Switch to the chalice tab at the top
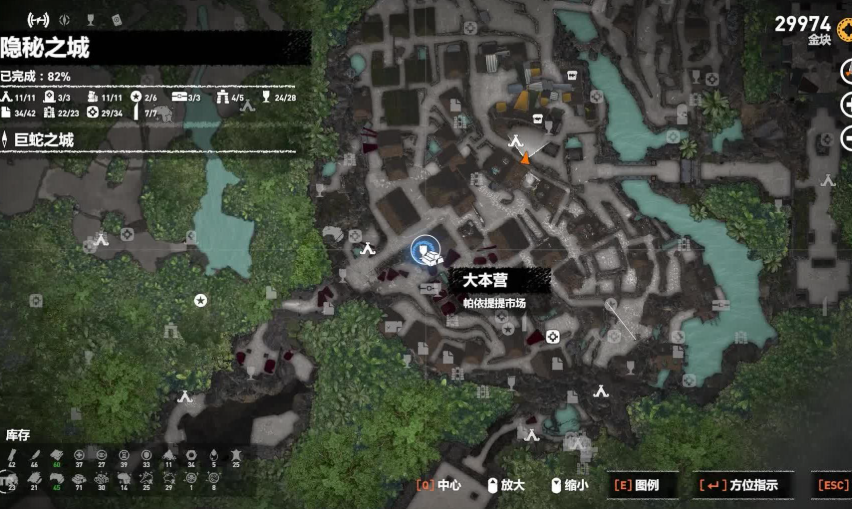This screenshot has width=852, height=509. pyautogui.click(x=90, y=18)
